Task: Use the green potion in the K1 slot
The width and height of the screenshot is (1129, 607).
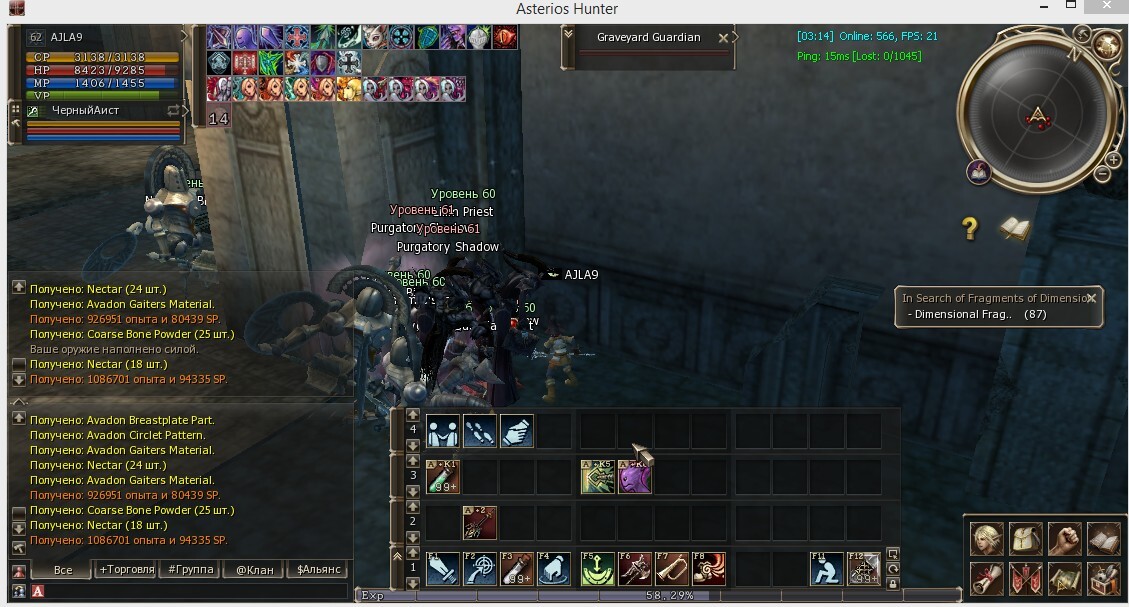Action: [442, 477]
